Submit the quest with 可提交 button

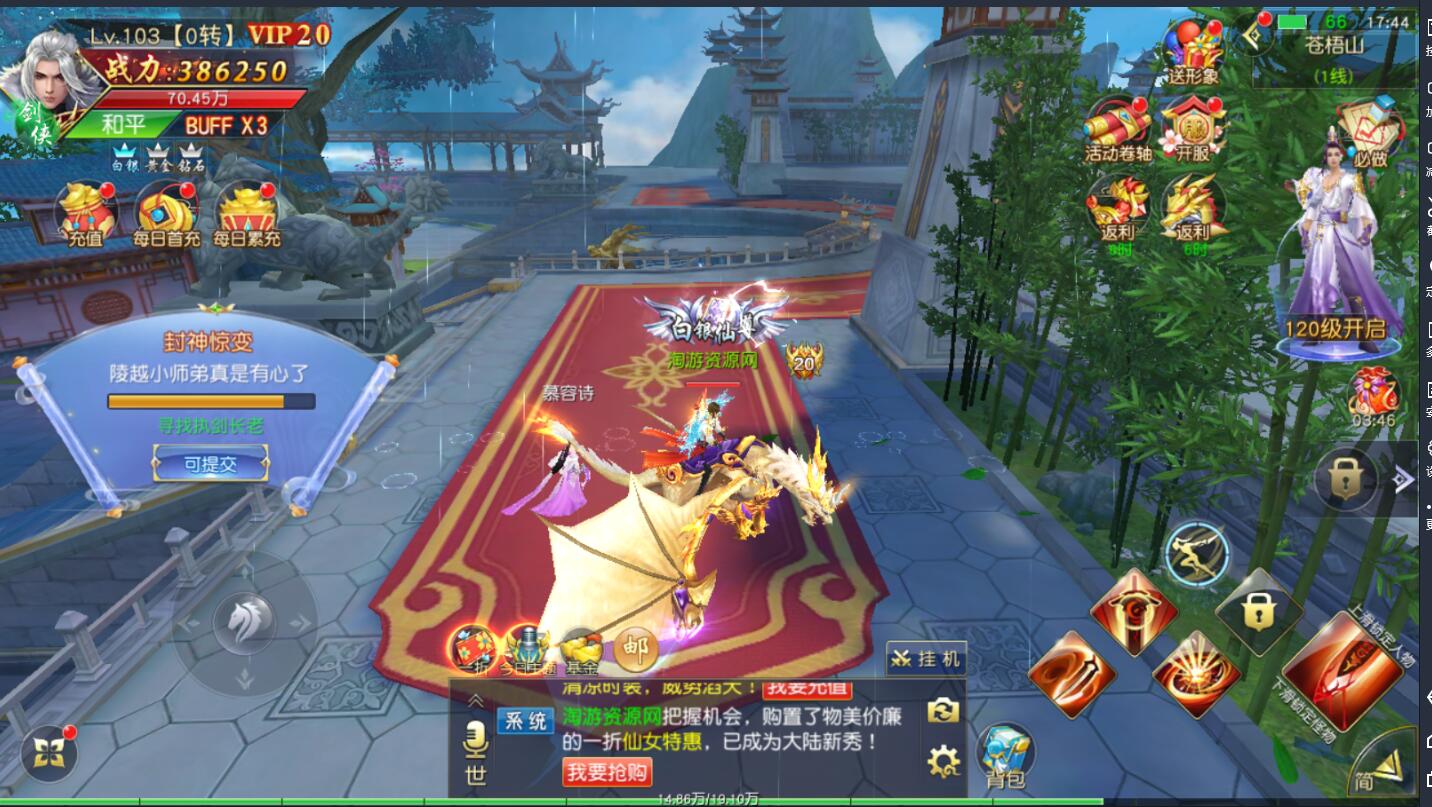210,463
